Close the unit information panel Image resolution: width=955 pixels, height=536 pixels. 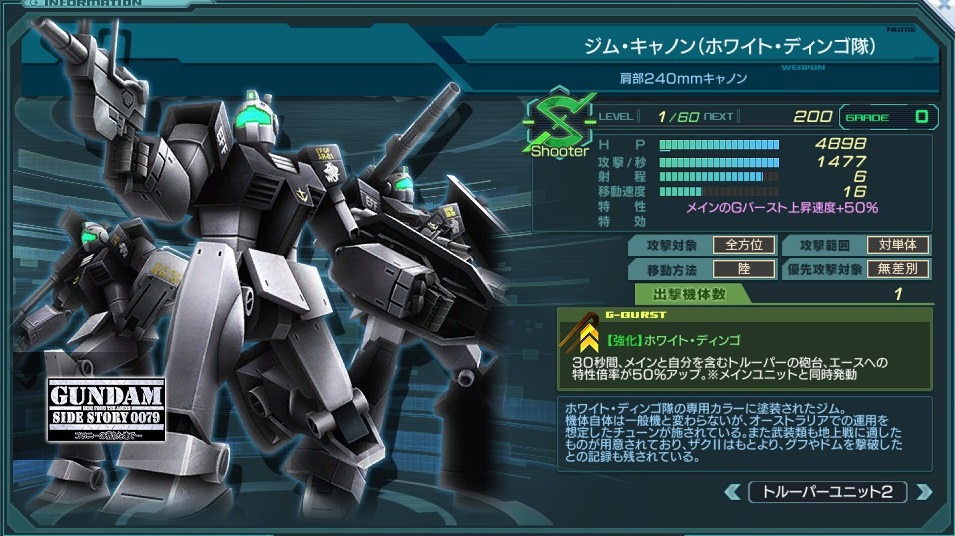(x=945, y=6)
